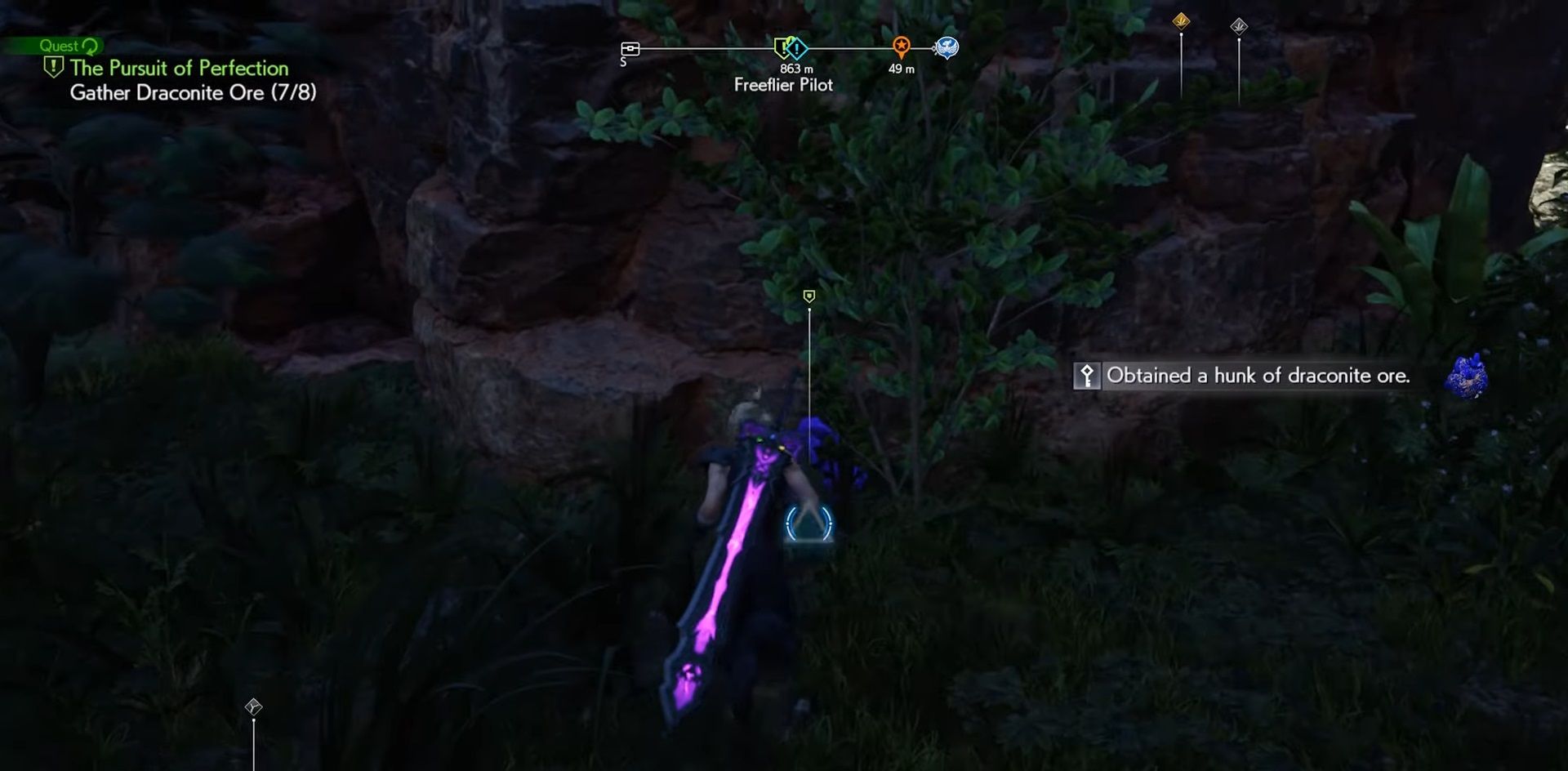Select the key item icon in pickup notification

tap(1088, 377)
